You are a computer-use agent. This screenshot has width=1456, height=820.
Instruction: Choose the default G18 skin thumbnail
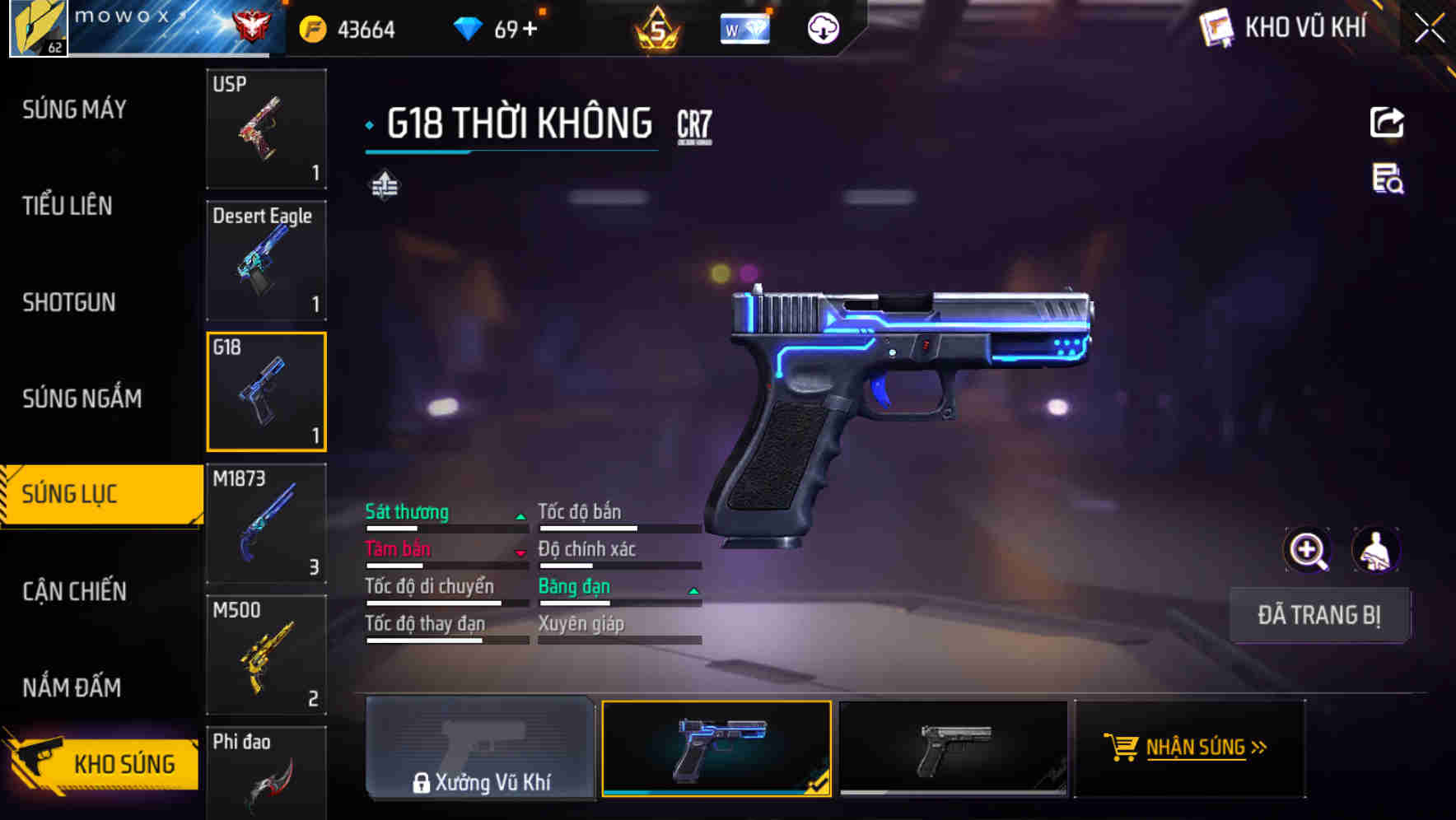953,748
